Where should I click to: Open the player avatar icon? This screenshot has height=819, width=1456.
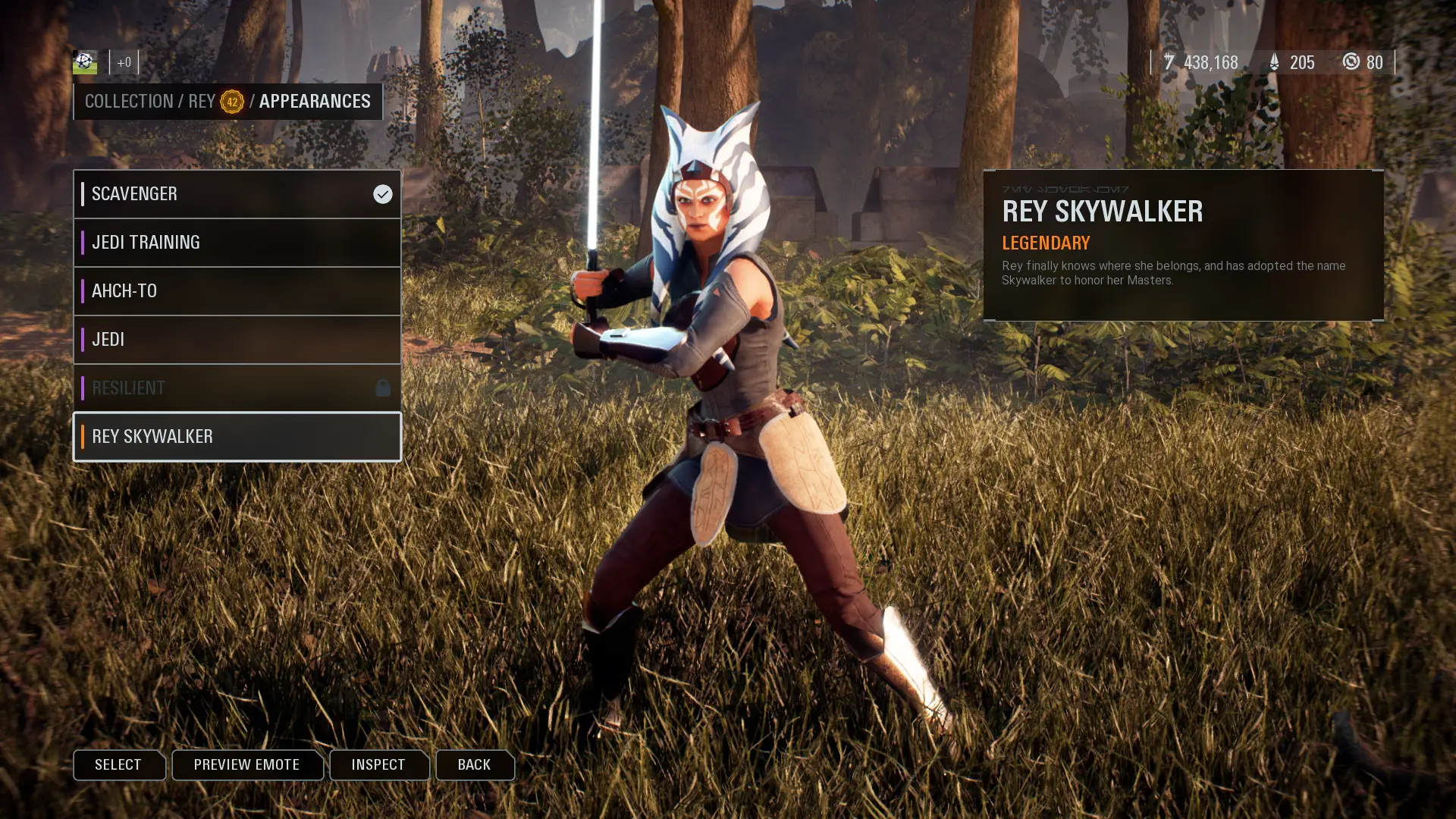click(85, 61)
